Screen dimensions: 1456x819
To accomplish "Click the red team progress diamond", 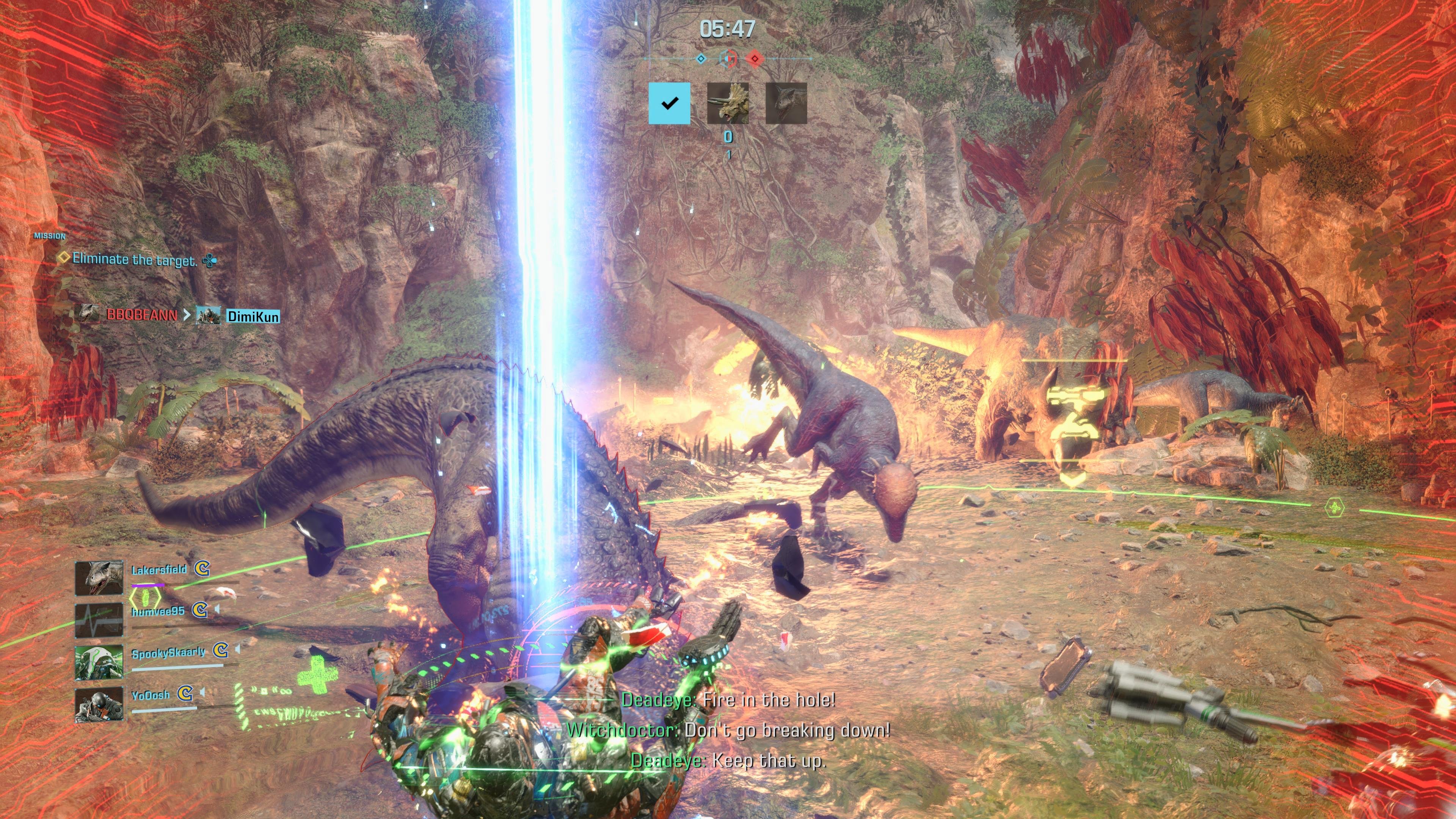I will pos(755,59).
